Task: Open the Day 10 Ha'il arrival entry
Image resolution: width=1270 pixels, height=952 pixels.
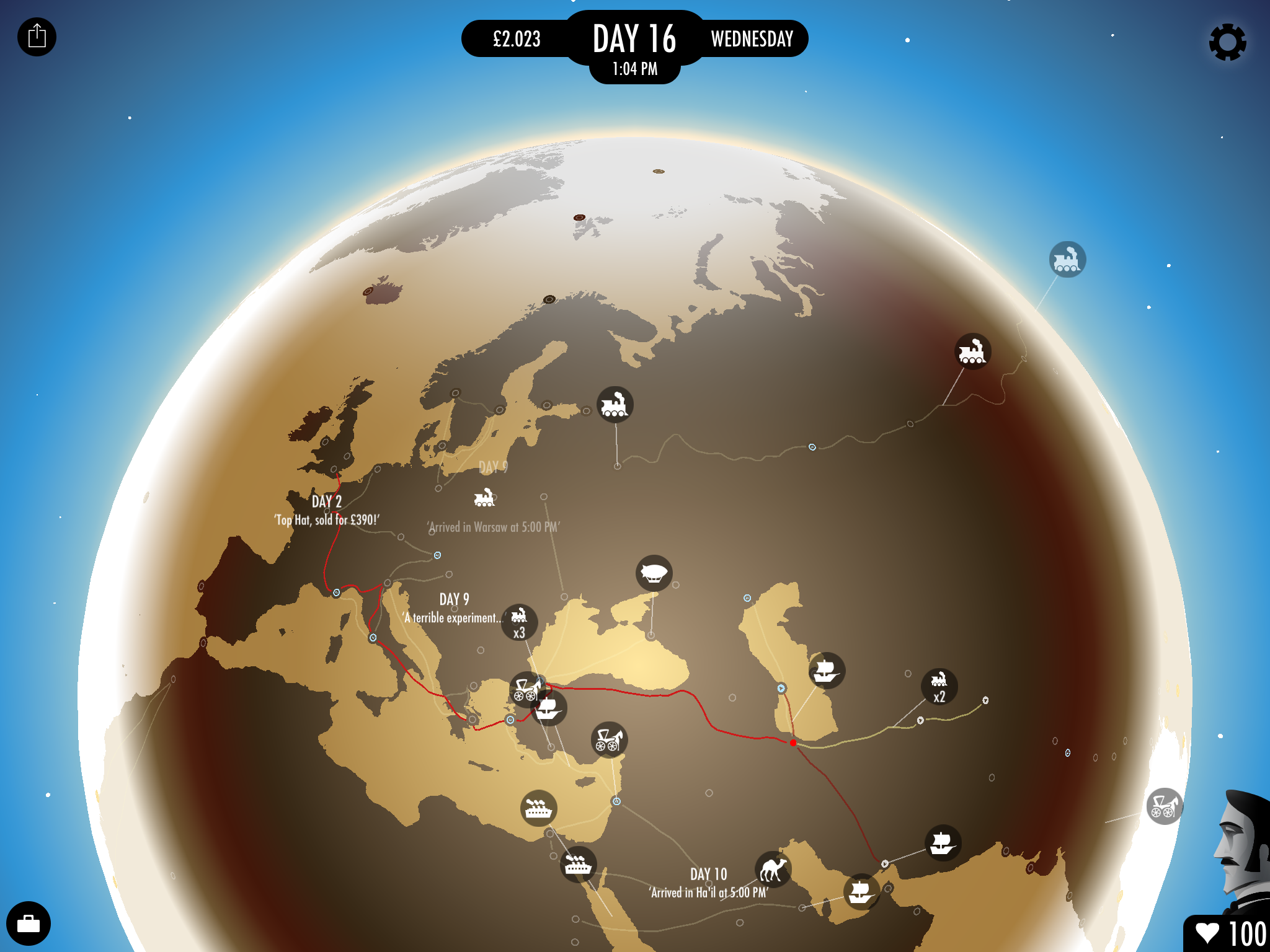Action: (x=709, y=883)
